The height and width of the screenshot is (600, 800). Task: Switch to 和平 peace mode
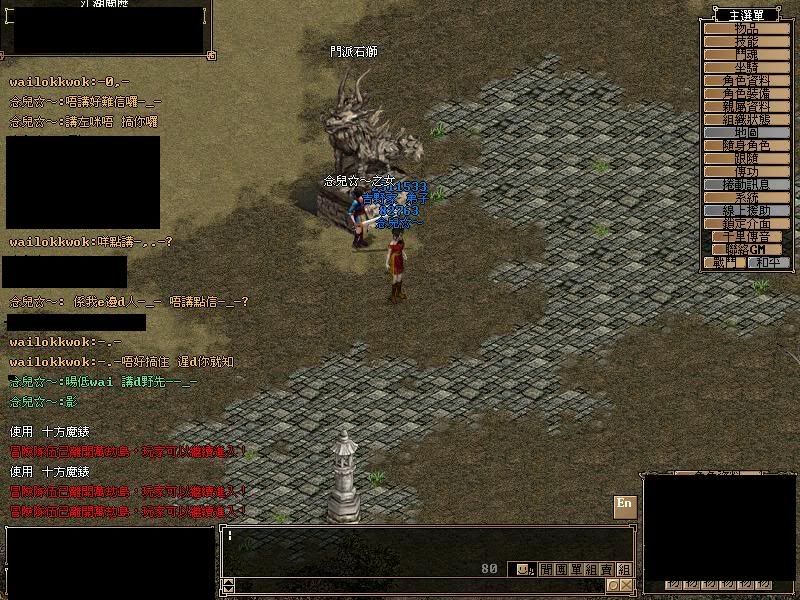click(768, 263)
